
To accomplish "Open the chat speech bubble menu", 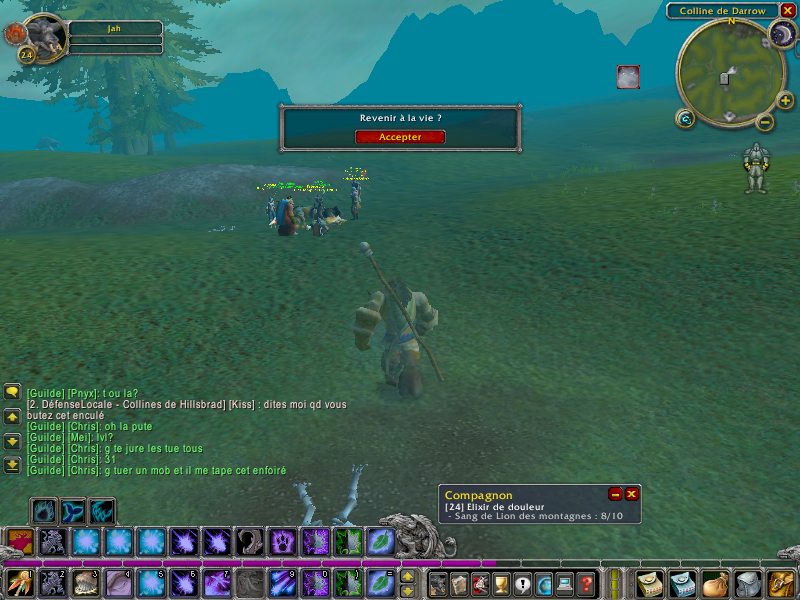I will (12, 392).
